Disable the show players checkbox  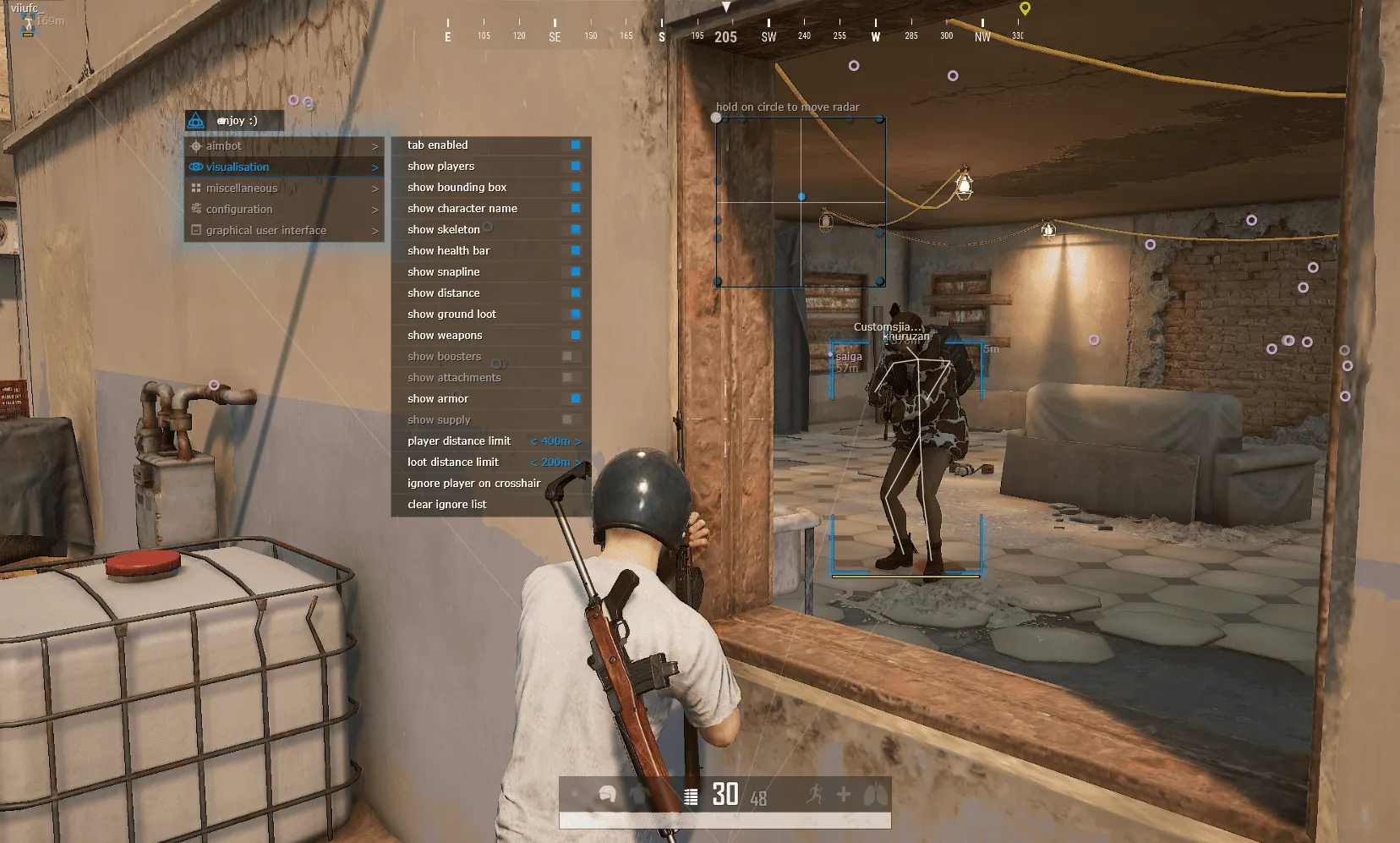[576, 166]
